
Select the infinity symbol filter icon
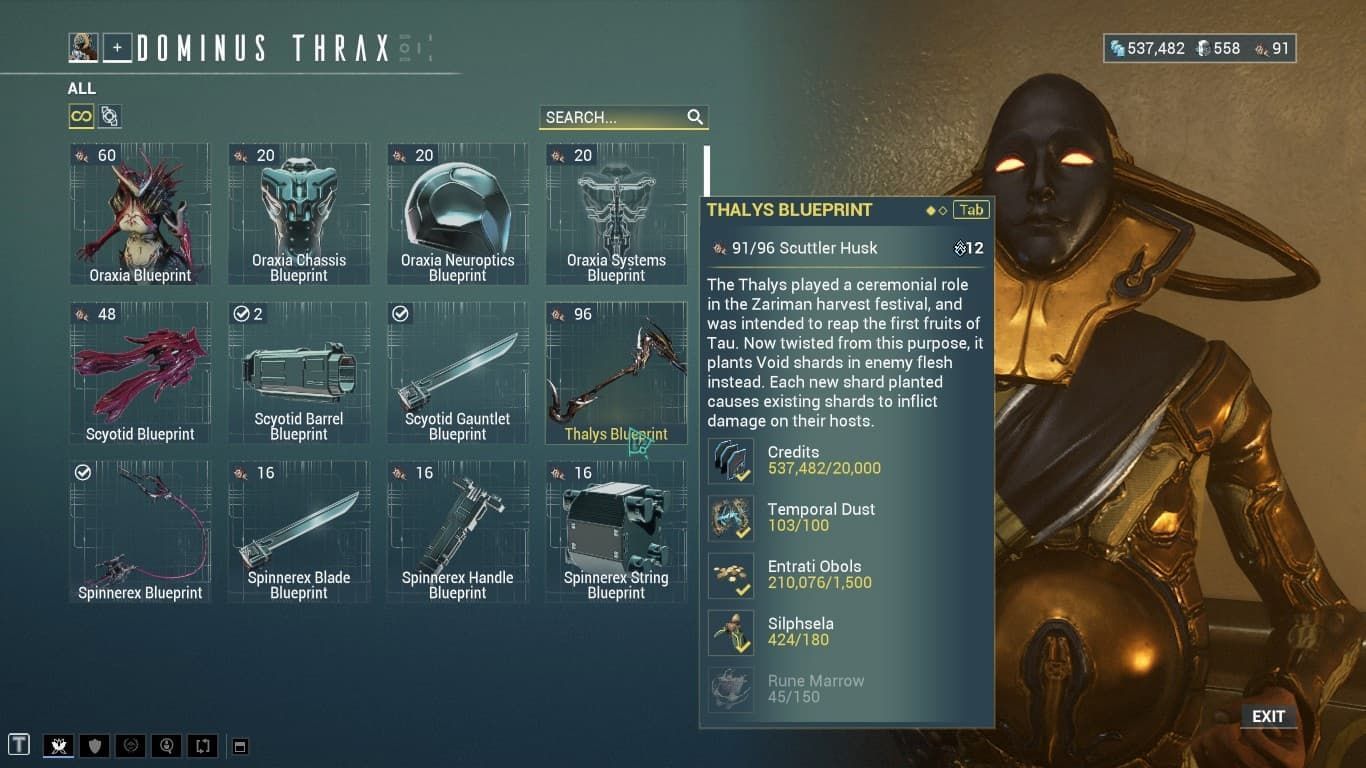(82, 116)
